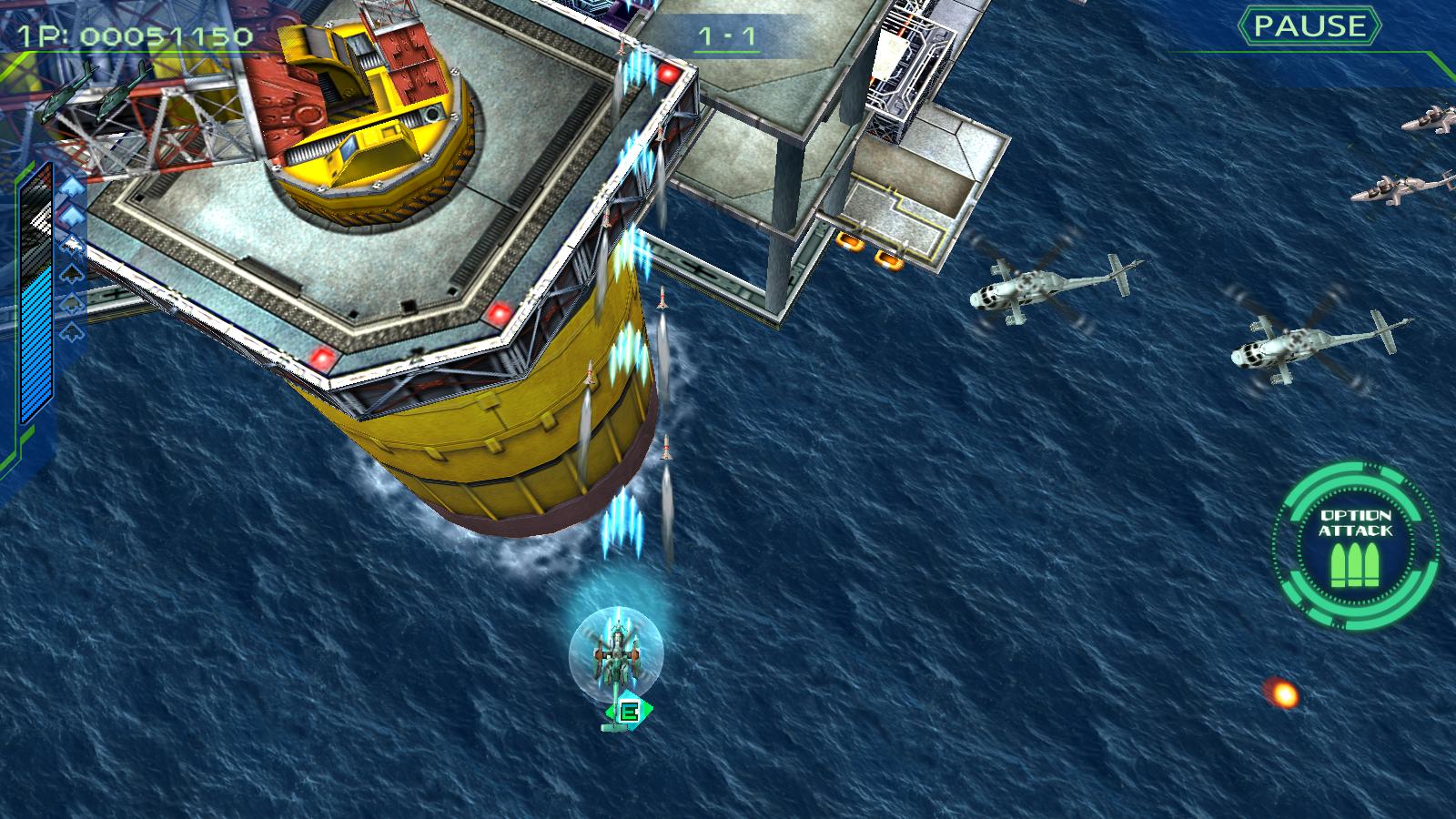Activate the Option Attack button
The image size is (1456, 819).
[1355, 544]
